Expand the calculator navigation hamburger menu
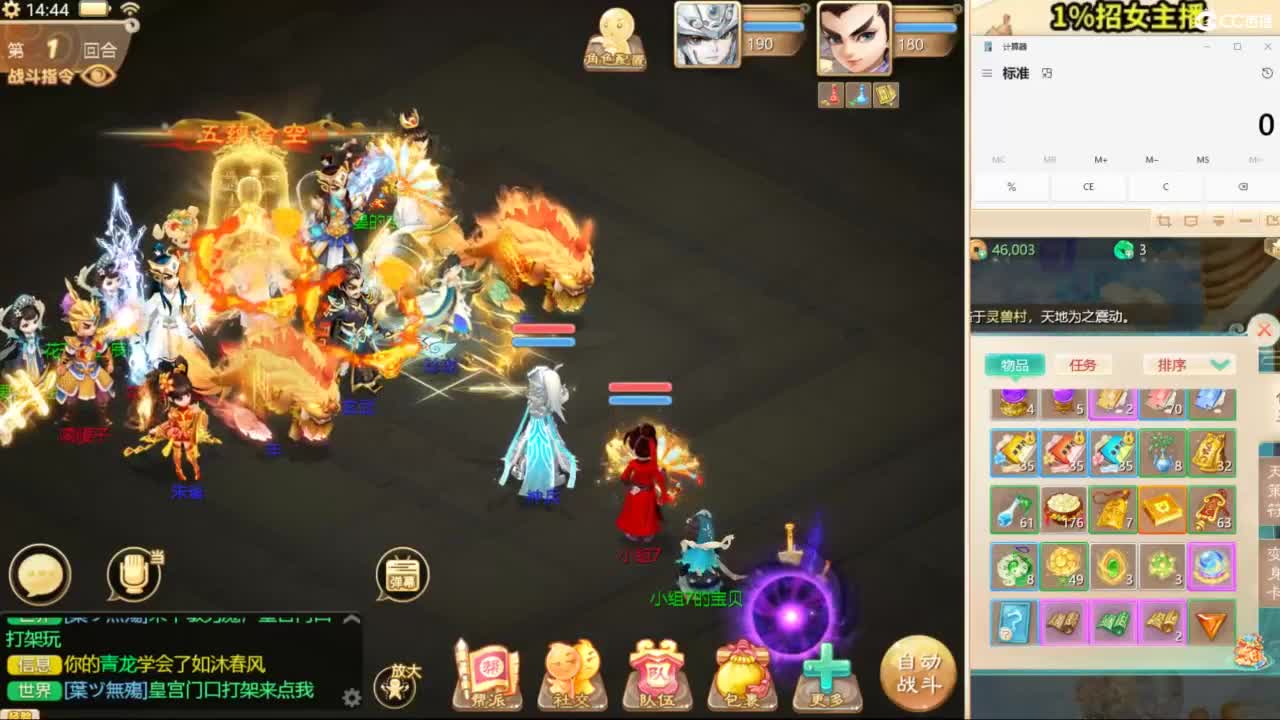 point(987,72)
